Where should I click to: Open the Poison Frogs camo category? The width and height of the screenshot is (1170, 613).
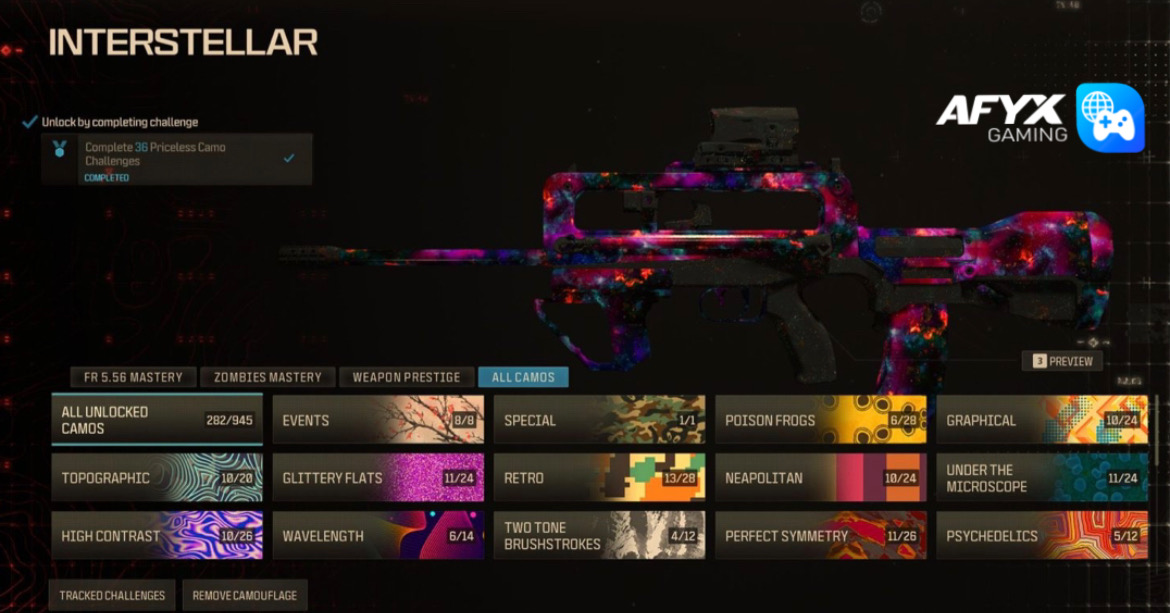(x=820, y=420)
